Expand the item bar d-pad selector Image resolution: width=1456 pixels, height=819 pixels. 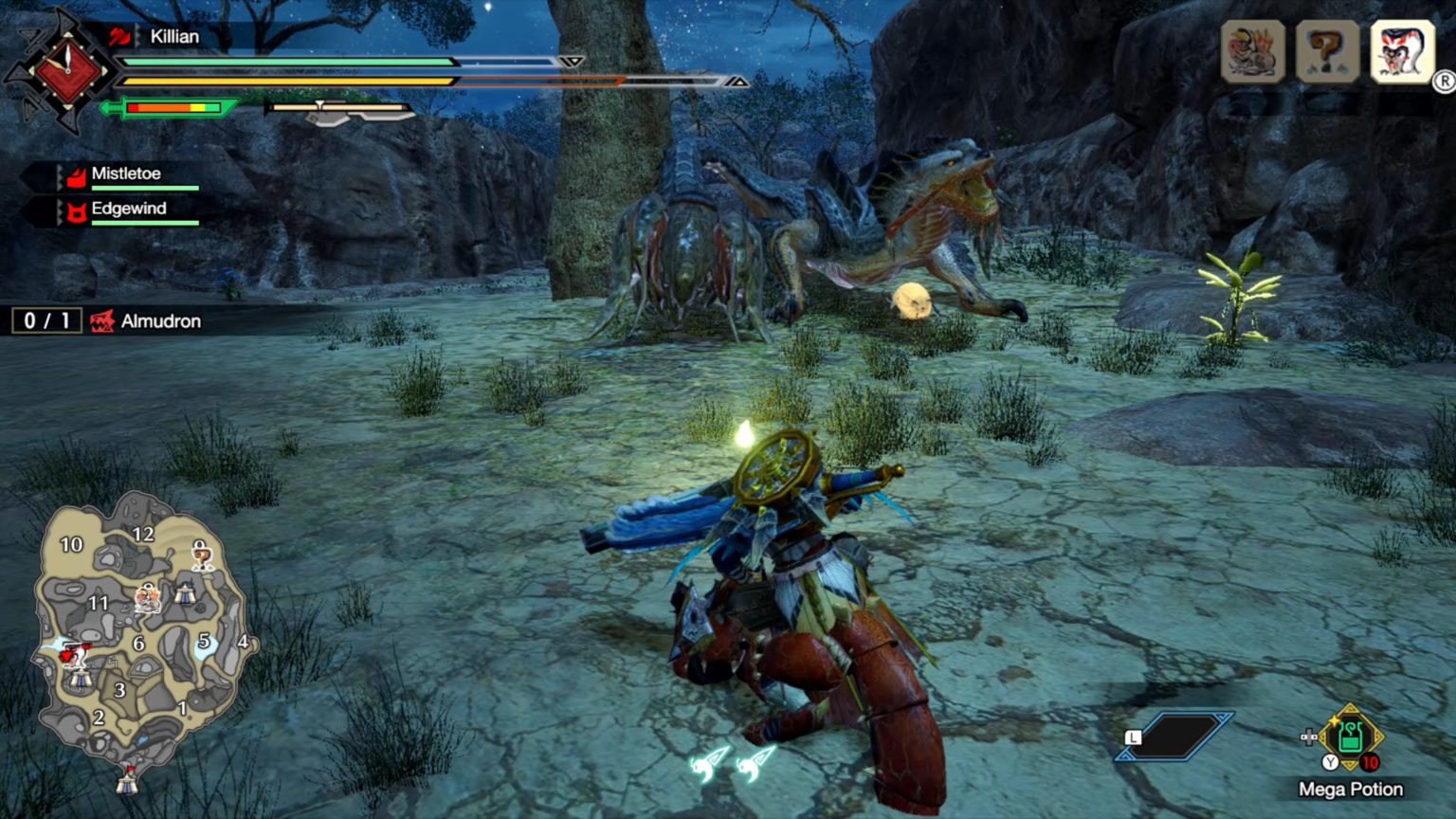pyautogui.click(x=1309, y=737)
